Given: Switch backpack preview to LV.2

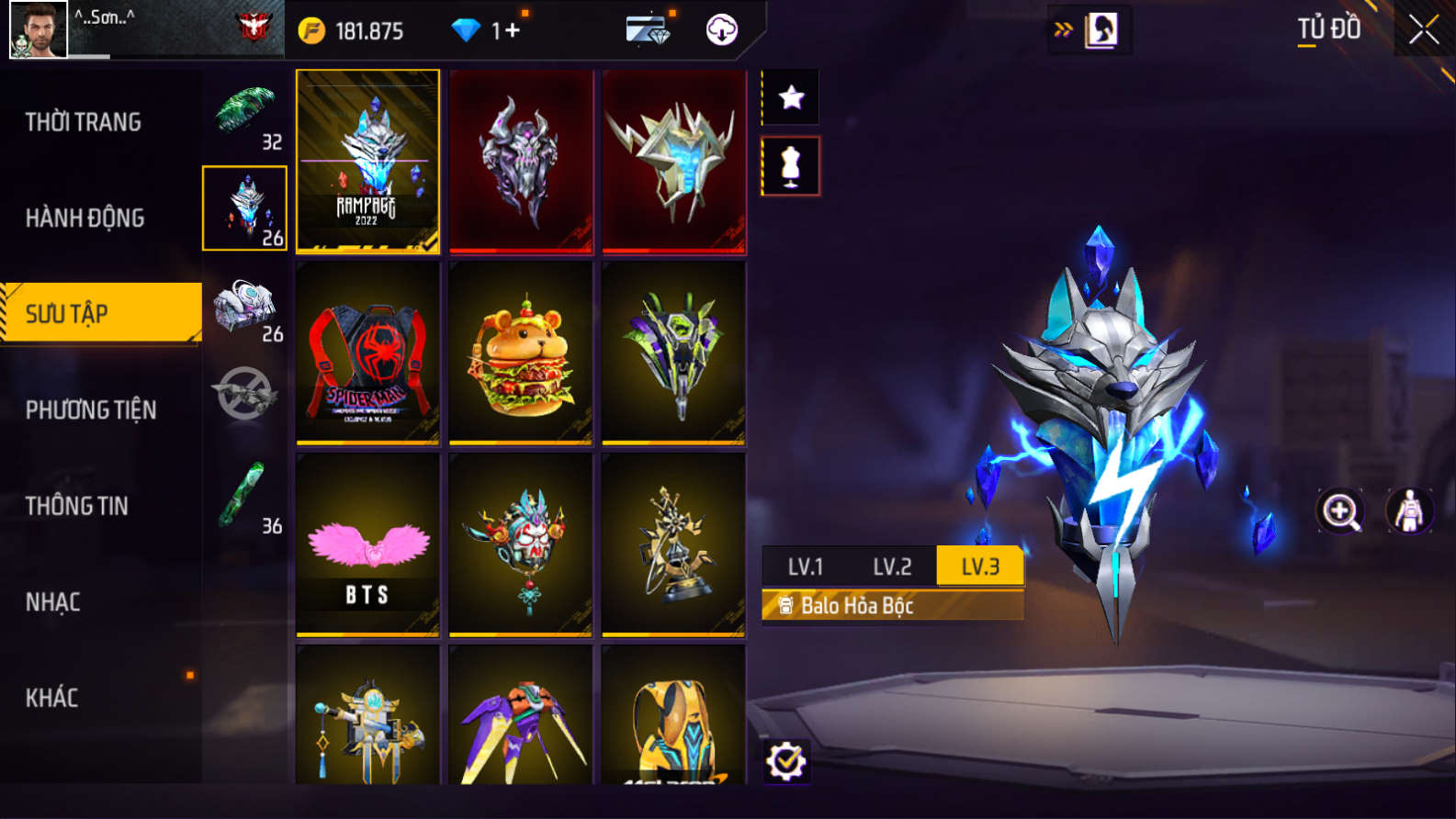Looking at the screenshot, I should [892, 567].
